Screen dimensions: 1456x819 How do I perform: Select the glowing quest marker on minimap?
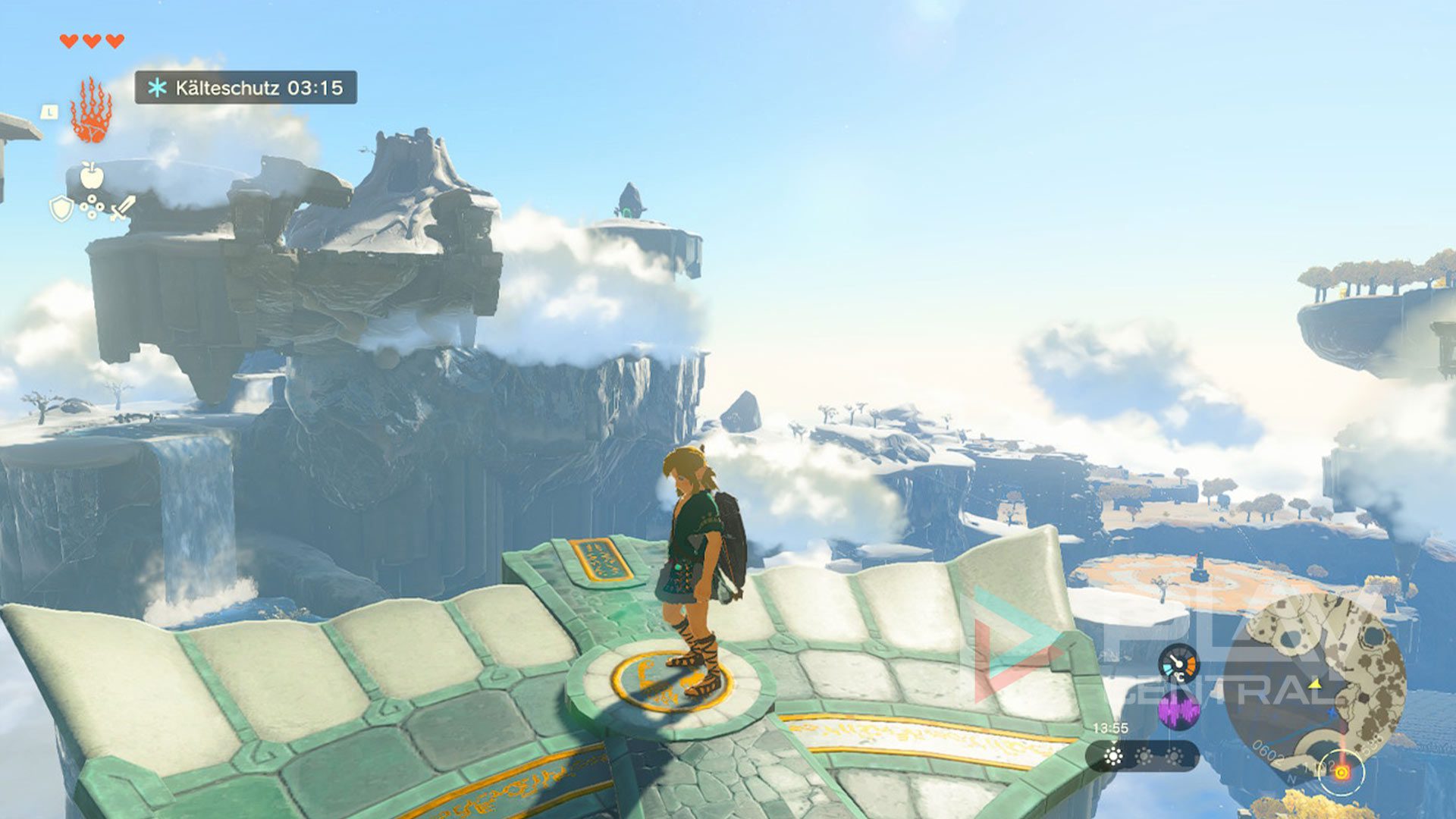point(1341,773)
